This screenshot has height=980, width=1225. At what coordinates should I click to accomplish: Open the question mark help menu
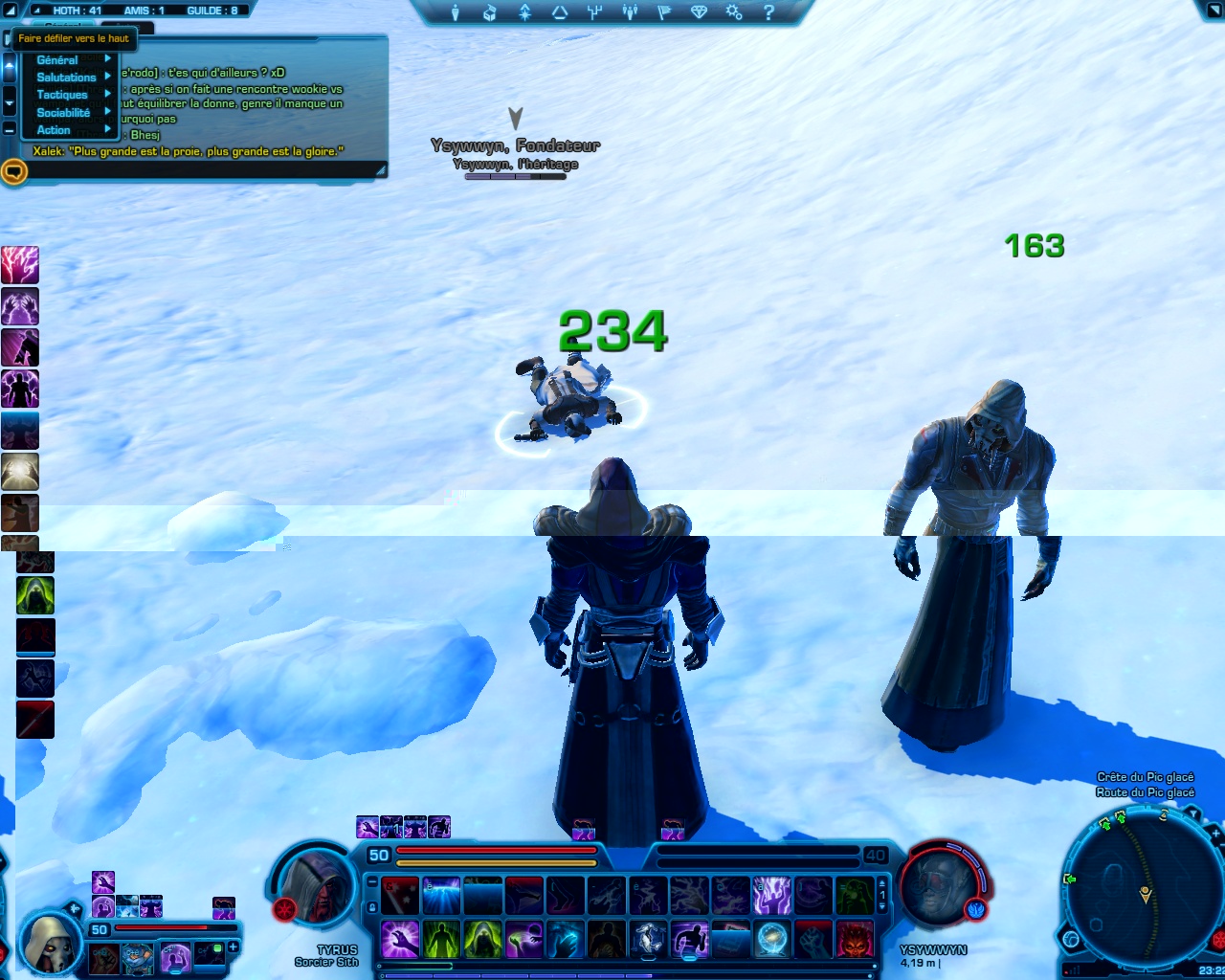(x=768, y=12)
